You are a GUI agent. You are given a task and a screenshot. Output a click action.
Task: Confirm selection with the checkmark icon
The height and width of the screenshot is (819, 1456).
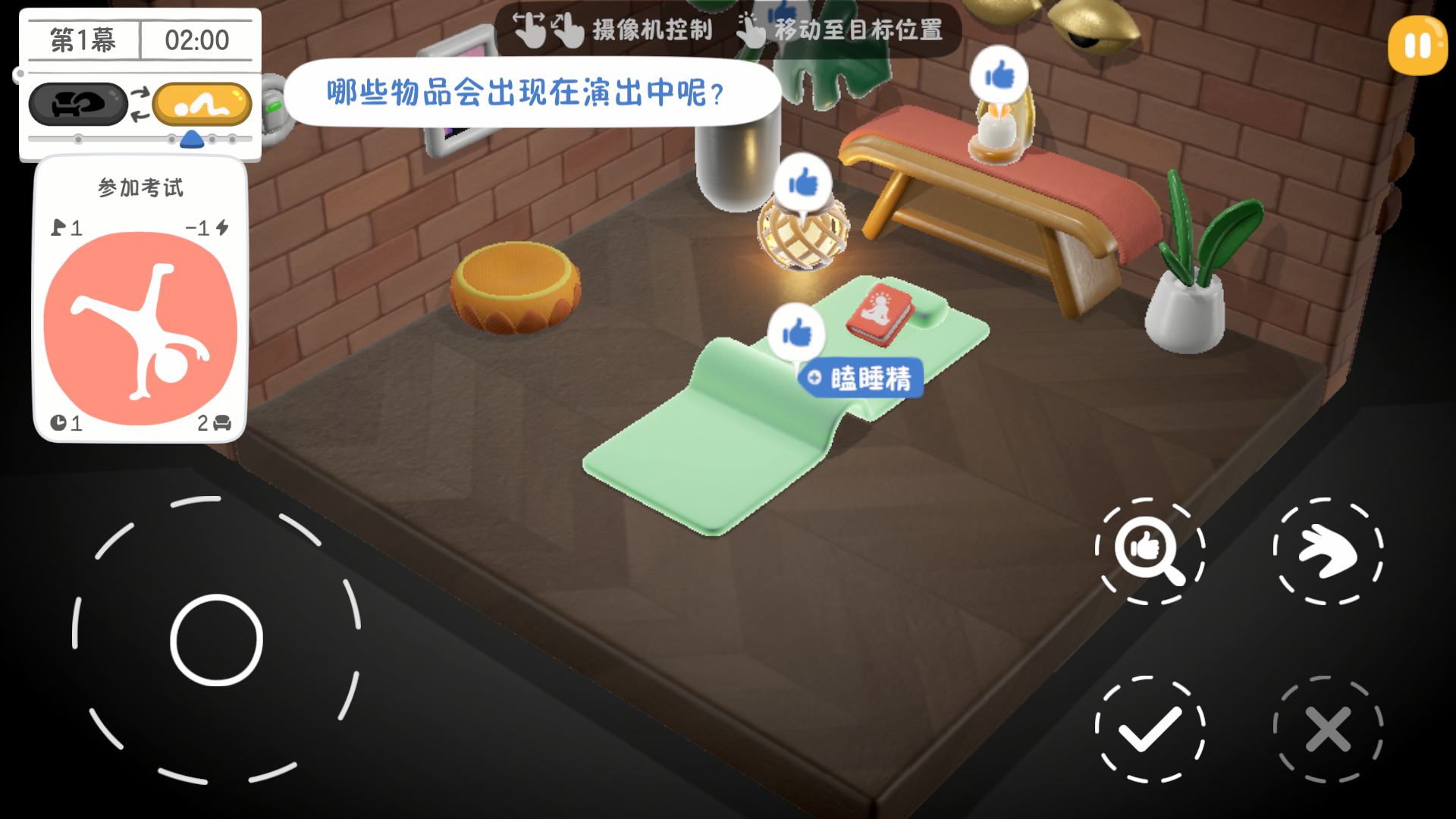click(x=1150, y=729)
